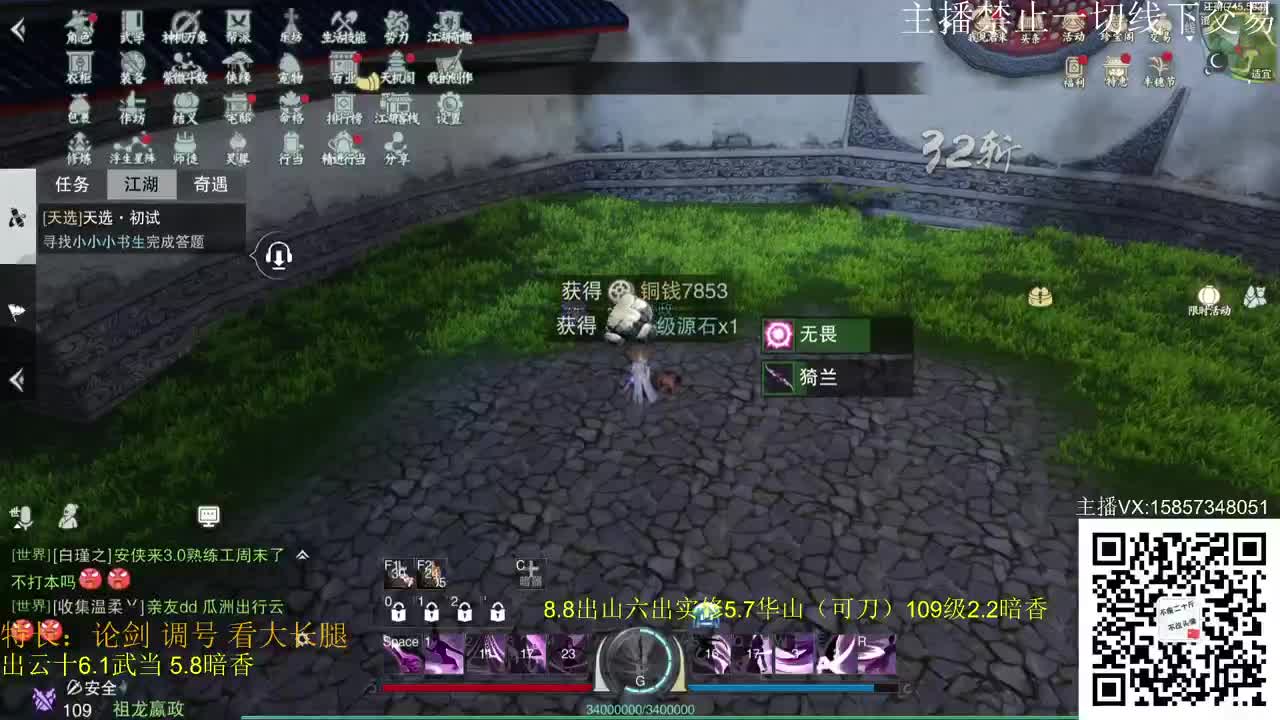Open the 武学 martial arts icon
This screenshot has height=720, width=1280.
[x=134, y=25]
